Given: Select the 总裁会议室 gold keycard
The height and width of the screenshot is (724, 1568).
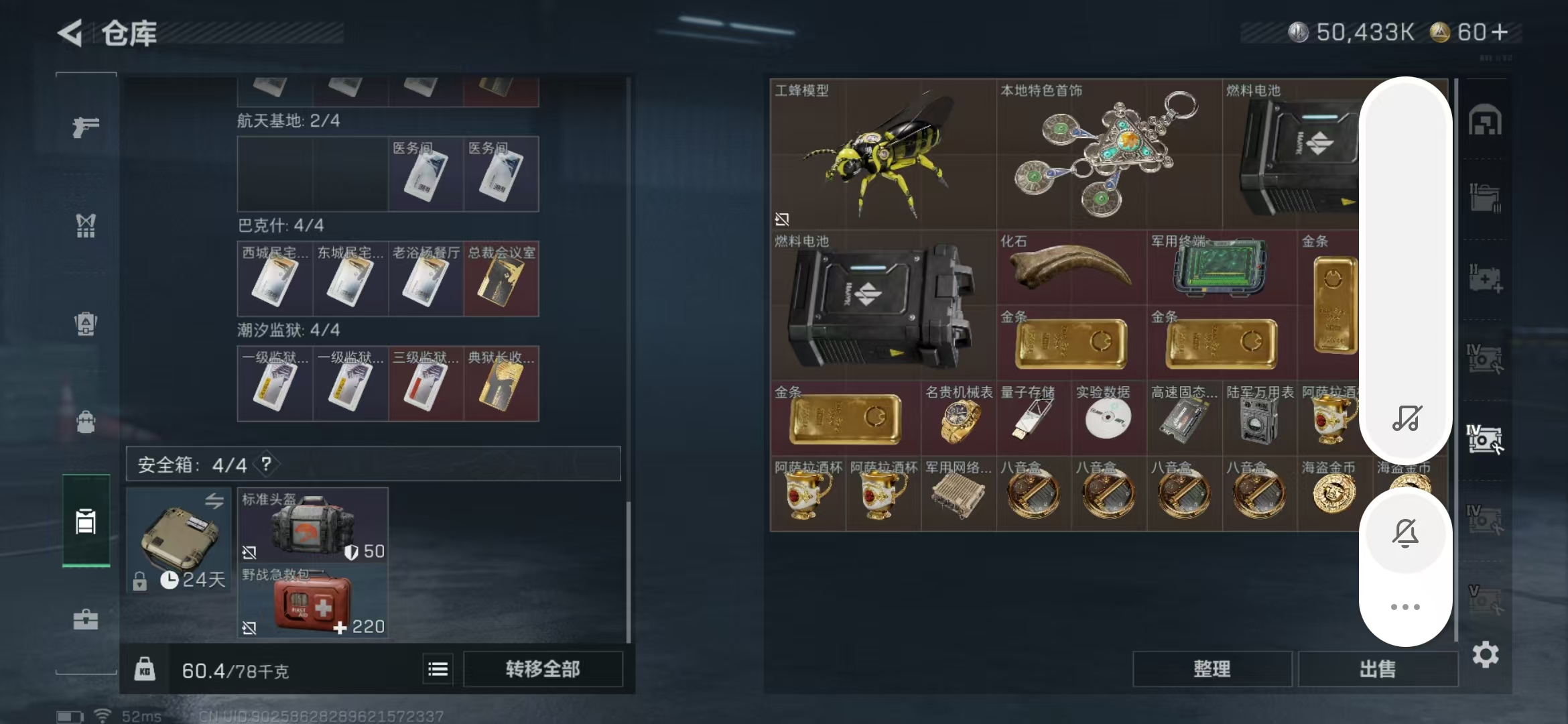Looking at the screenshot, I should click(501, 280).
